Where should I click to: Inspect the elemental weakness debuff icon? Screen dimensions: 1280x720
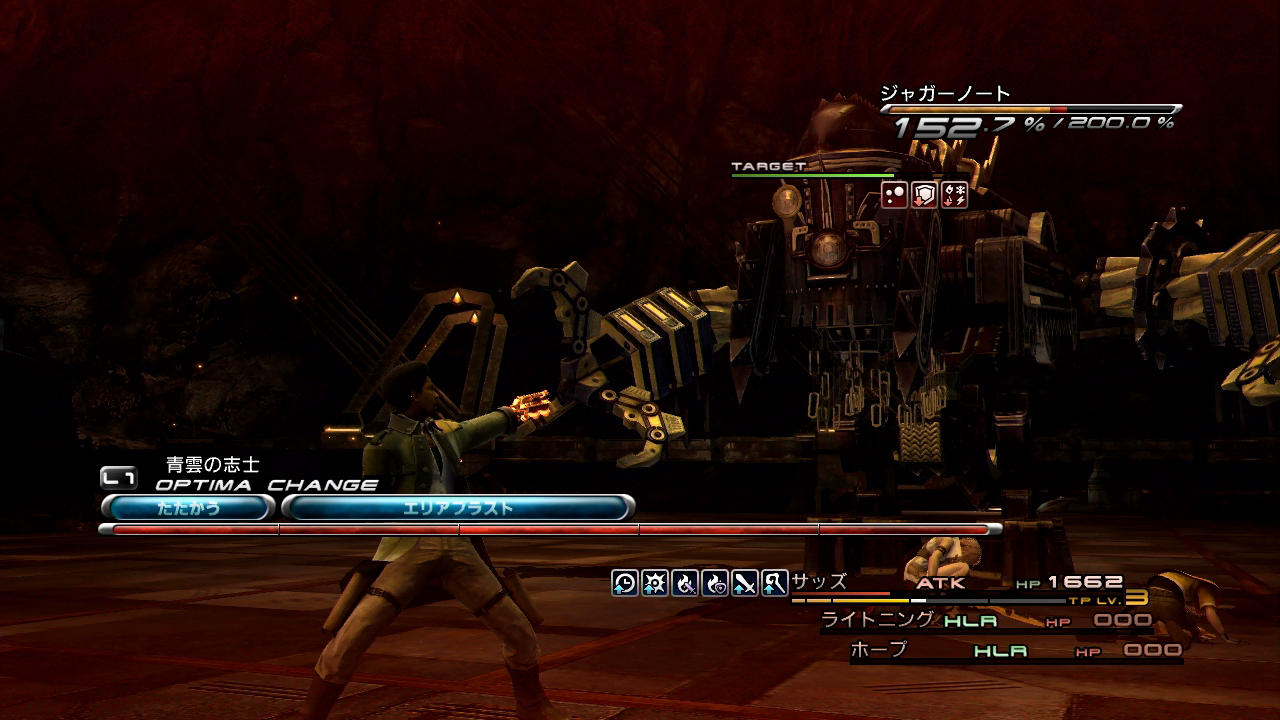[x=955, y=195]
